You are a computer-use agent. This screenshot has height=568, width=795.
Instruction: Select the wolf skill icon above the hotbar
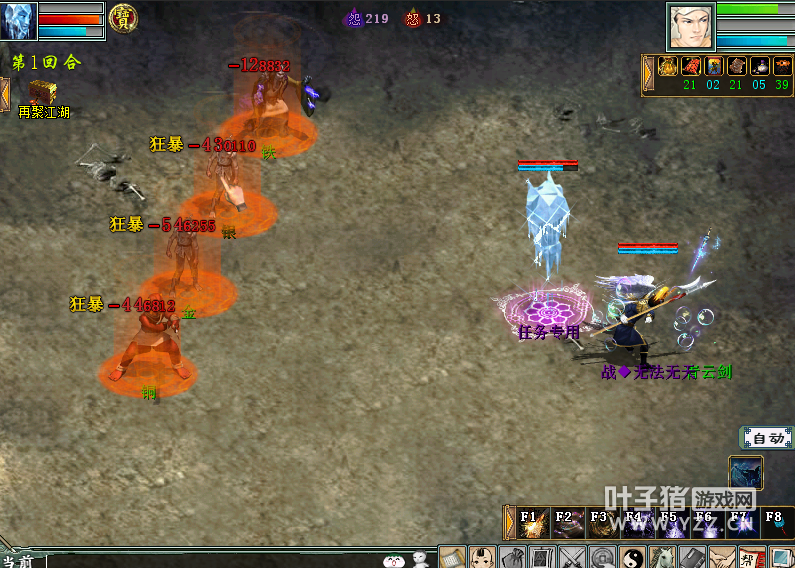[745, 472]
